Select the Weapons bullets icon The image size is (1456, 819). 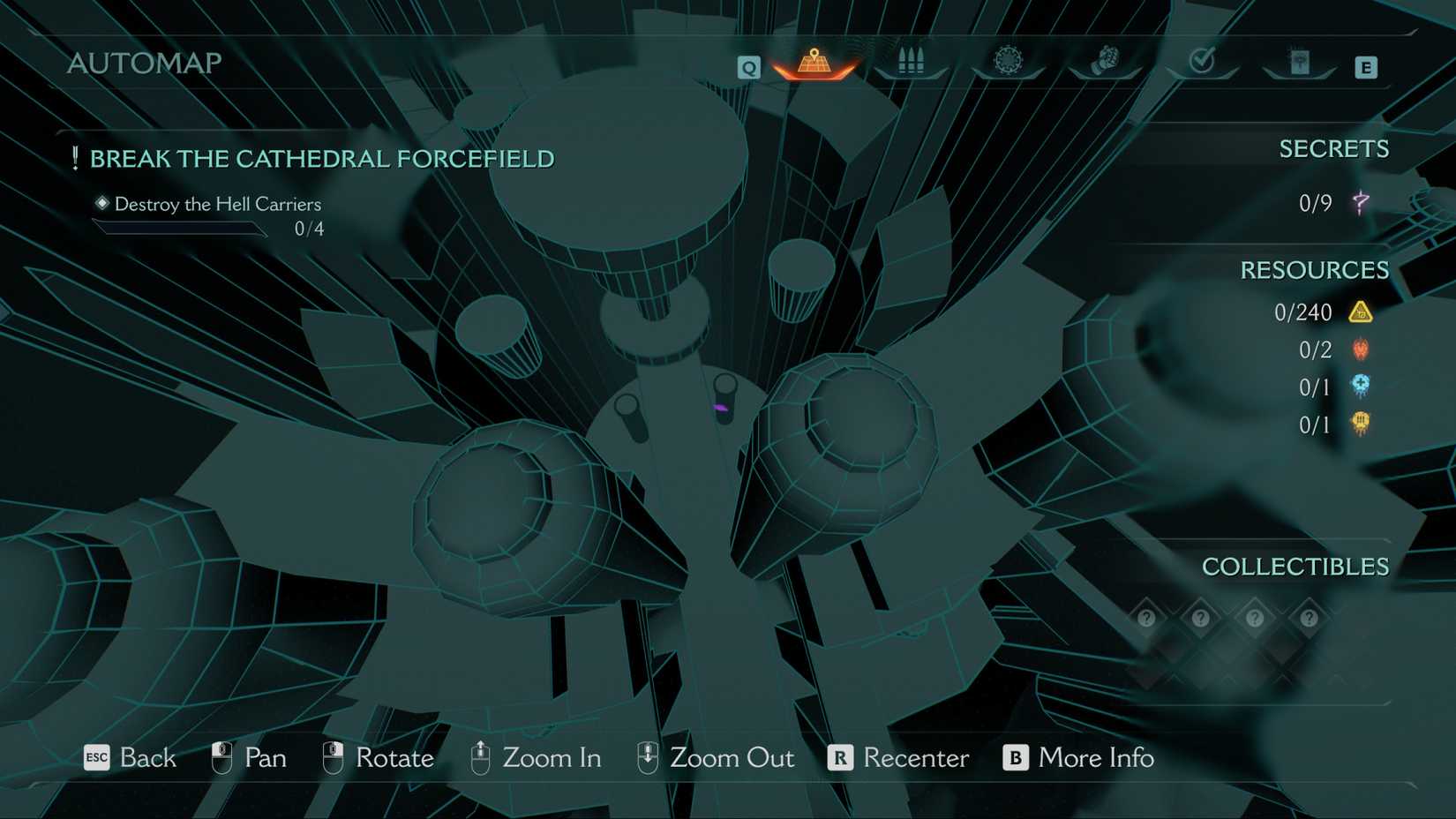[912, 60]
